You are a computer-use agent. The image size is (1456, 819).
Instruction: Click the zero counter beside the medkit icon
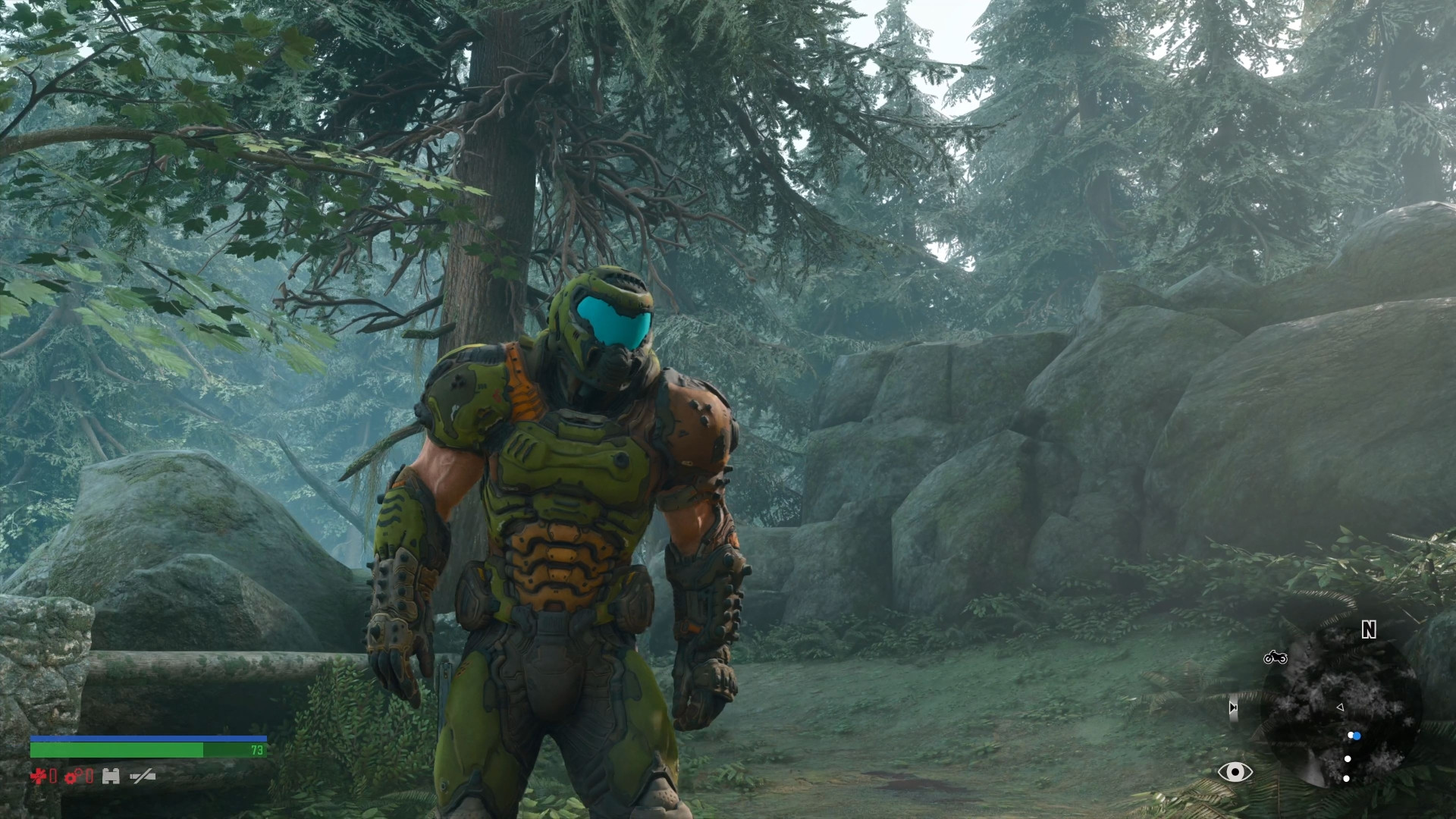52,777
